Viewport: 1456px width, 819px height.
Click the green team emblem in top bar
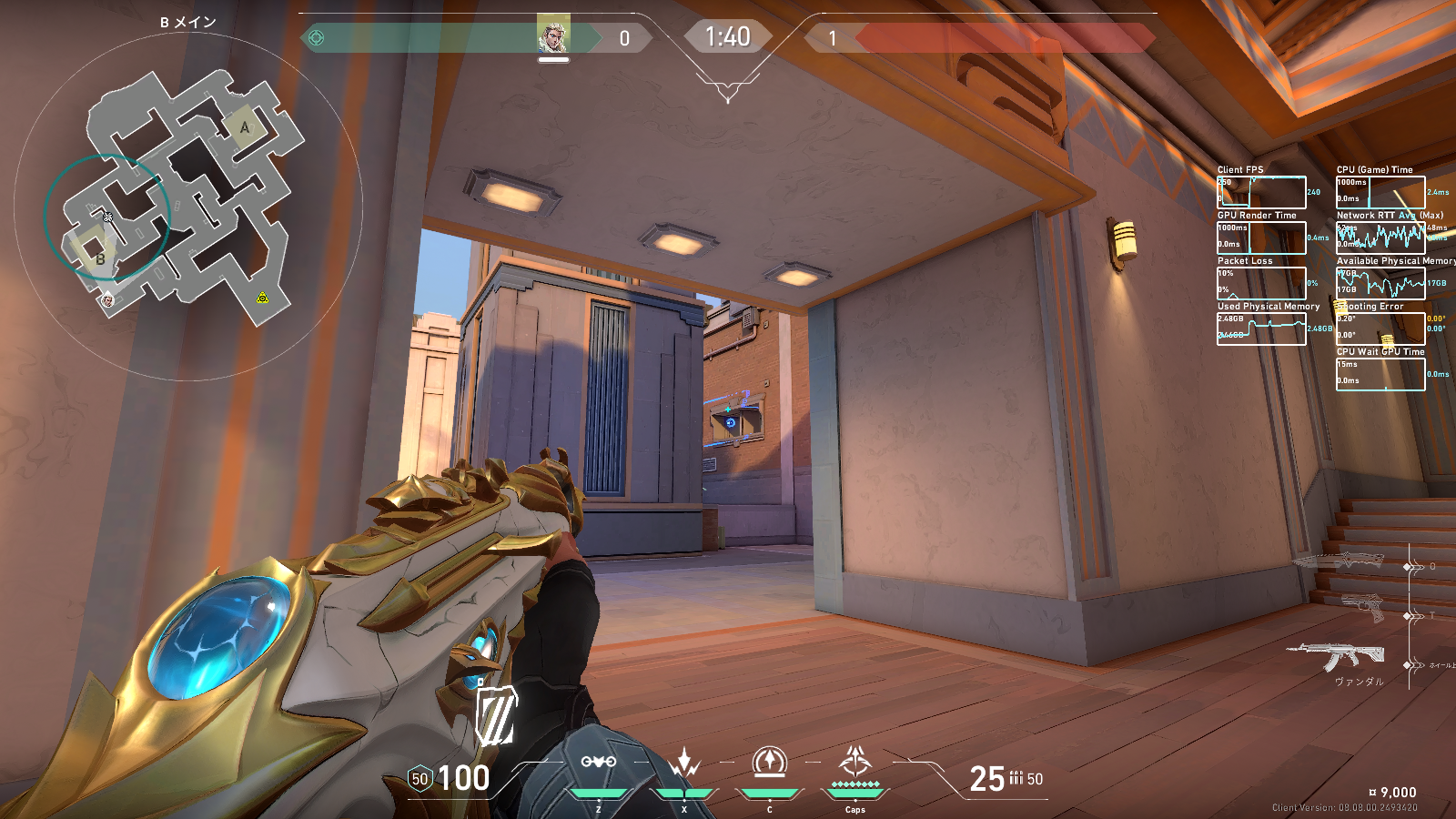pos(317,38)
